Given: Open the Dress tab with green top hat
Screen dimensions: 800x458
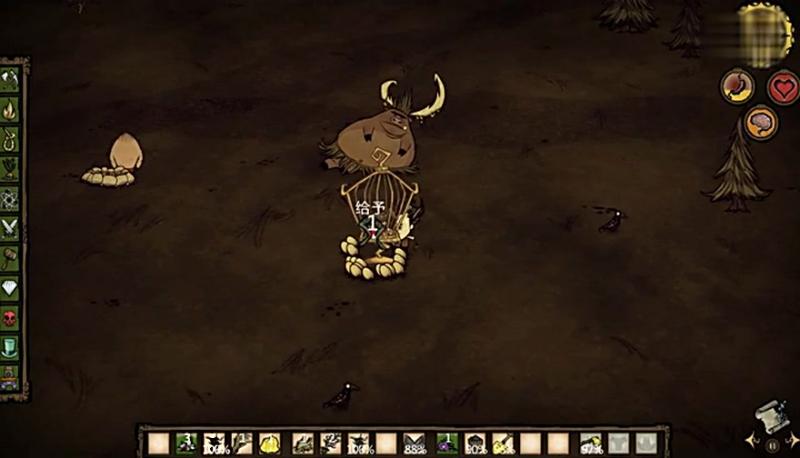Looking at the screenshot, I should tap(10, 348).
